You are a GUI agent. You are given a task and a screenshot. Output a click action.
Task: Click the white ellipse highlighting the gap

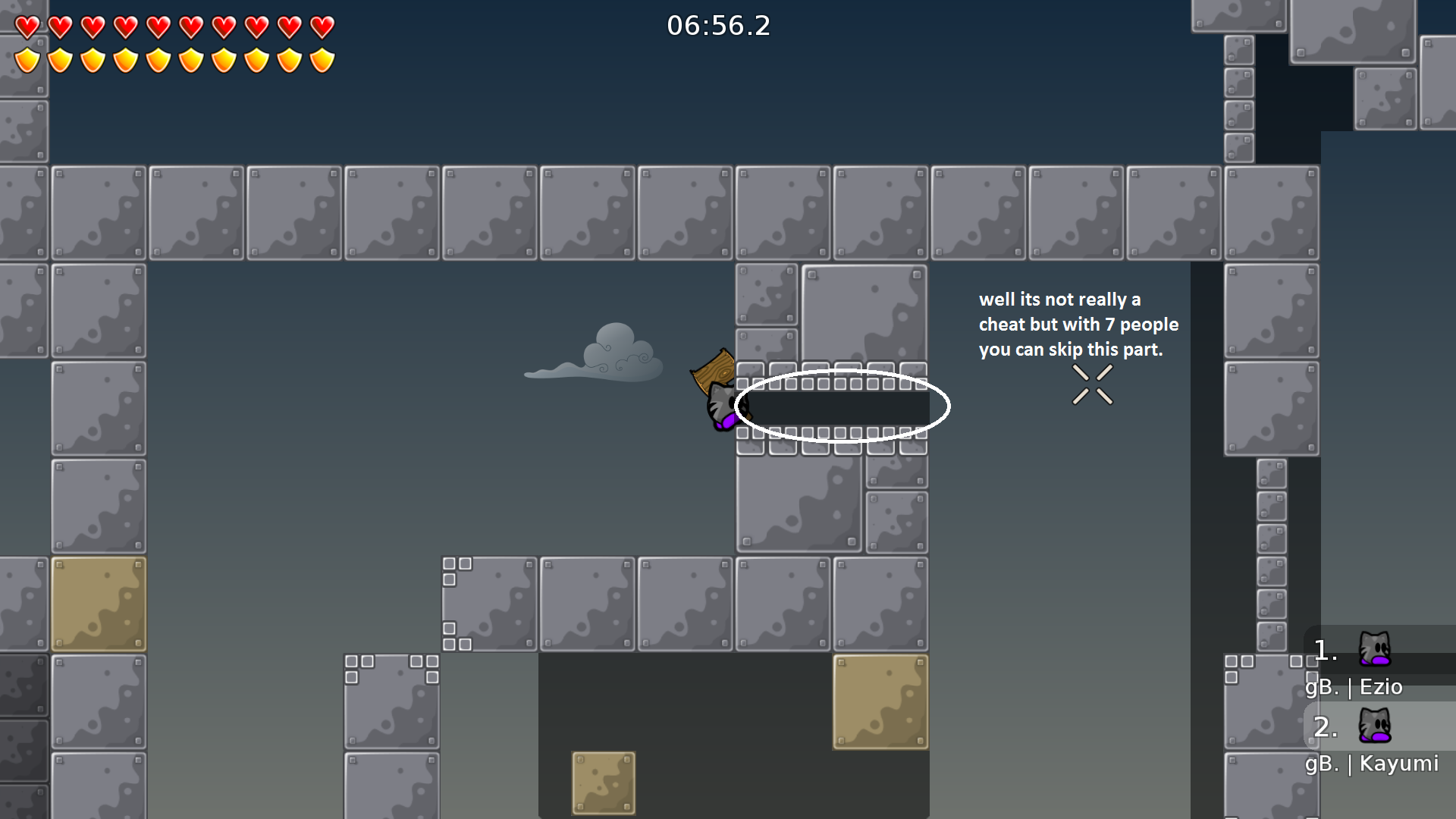tap(842, 406)
